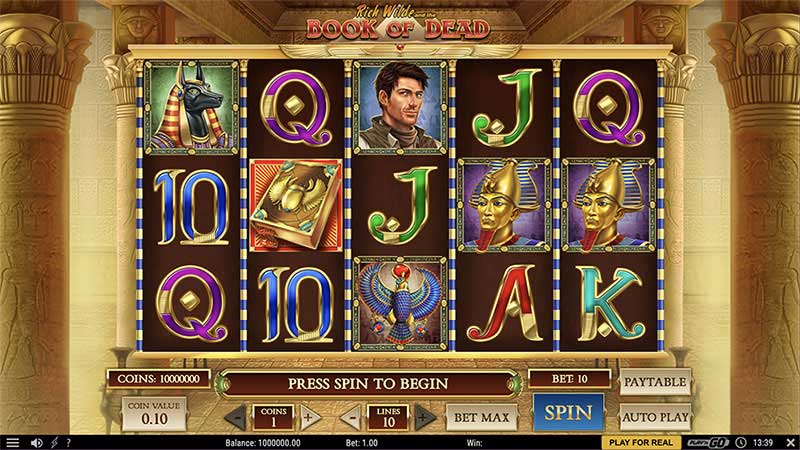Reduce the number of lines
The height and width of the screenshot is (450, 800).
click(352, 417)
